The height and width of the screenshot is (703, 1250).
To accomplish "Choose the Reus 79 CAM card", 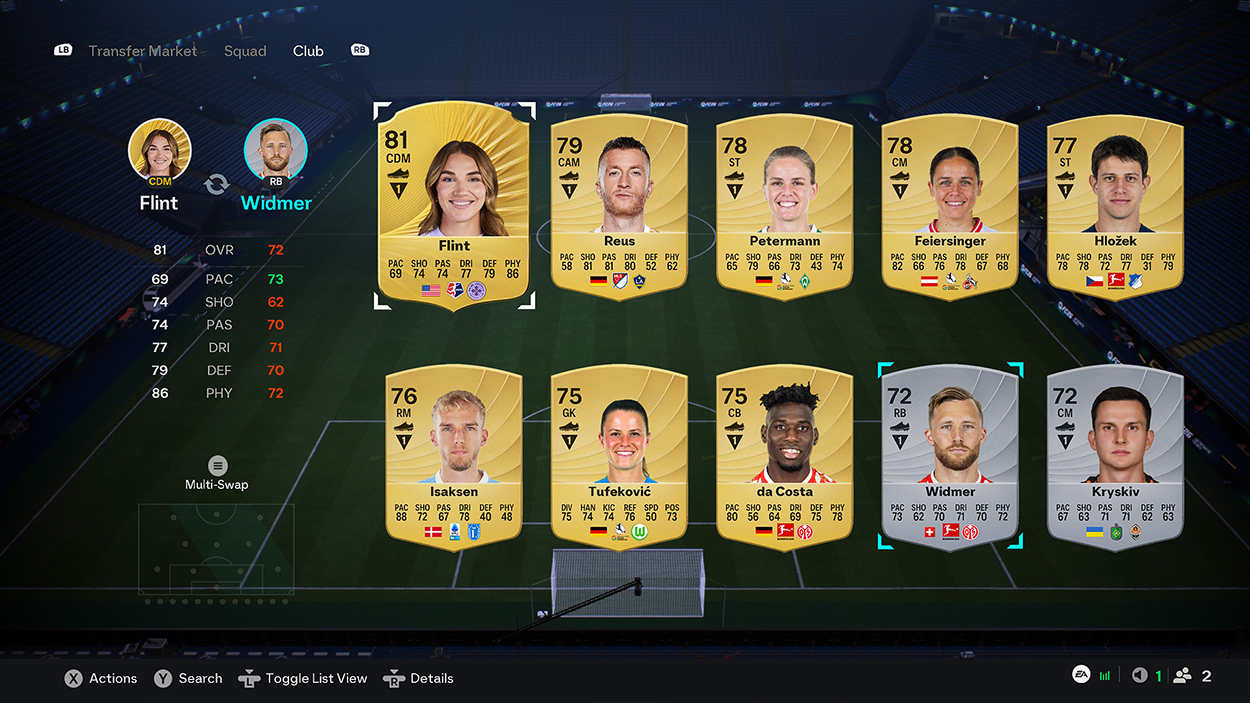I will pos(619,207).
